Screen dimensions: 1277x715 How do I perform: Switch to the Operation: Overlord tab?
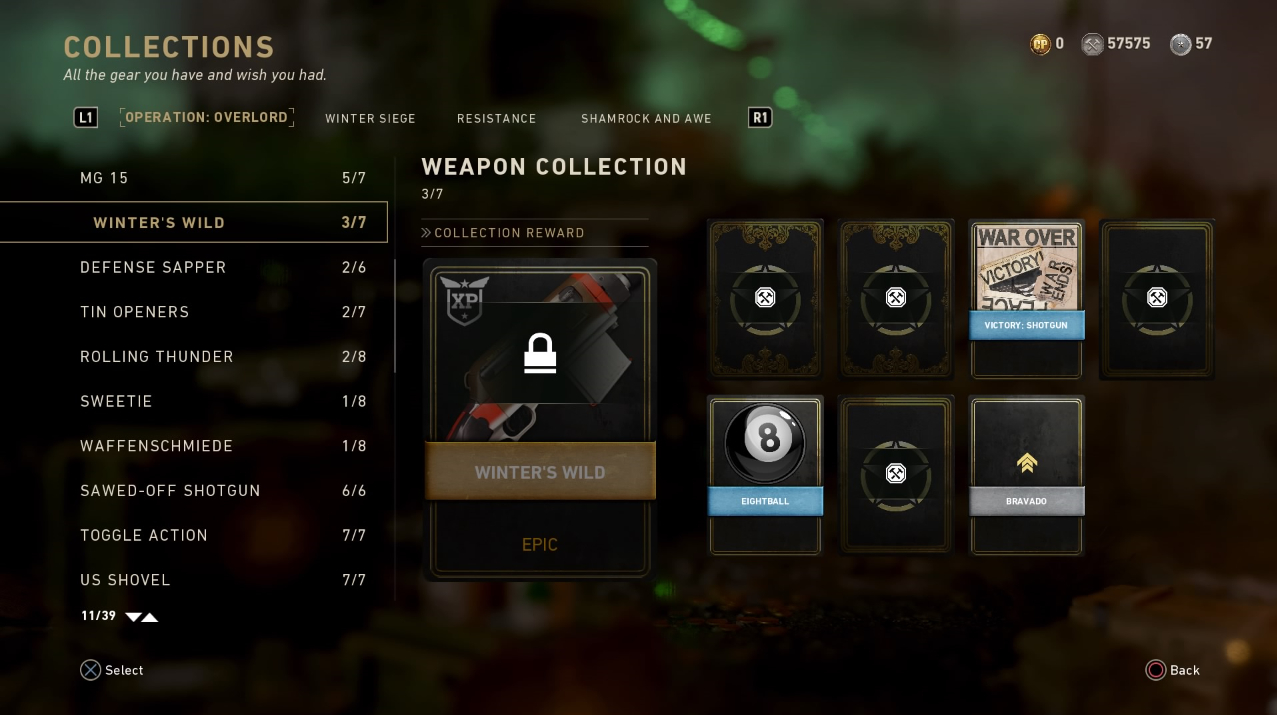pyautogui.click(x=206, y=118)
